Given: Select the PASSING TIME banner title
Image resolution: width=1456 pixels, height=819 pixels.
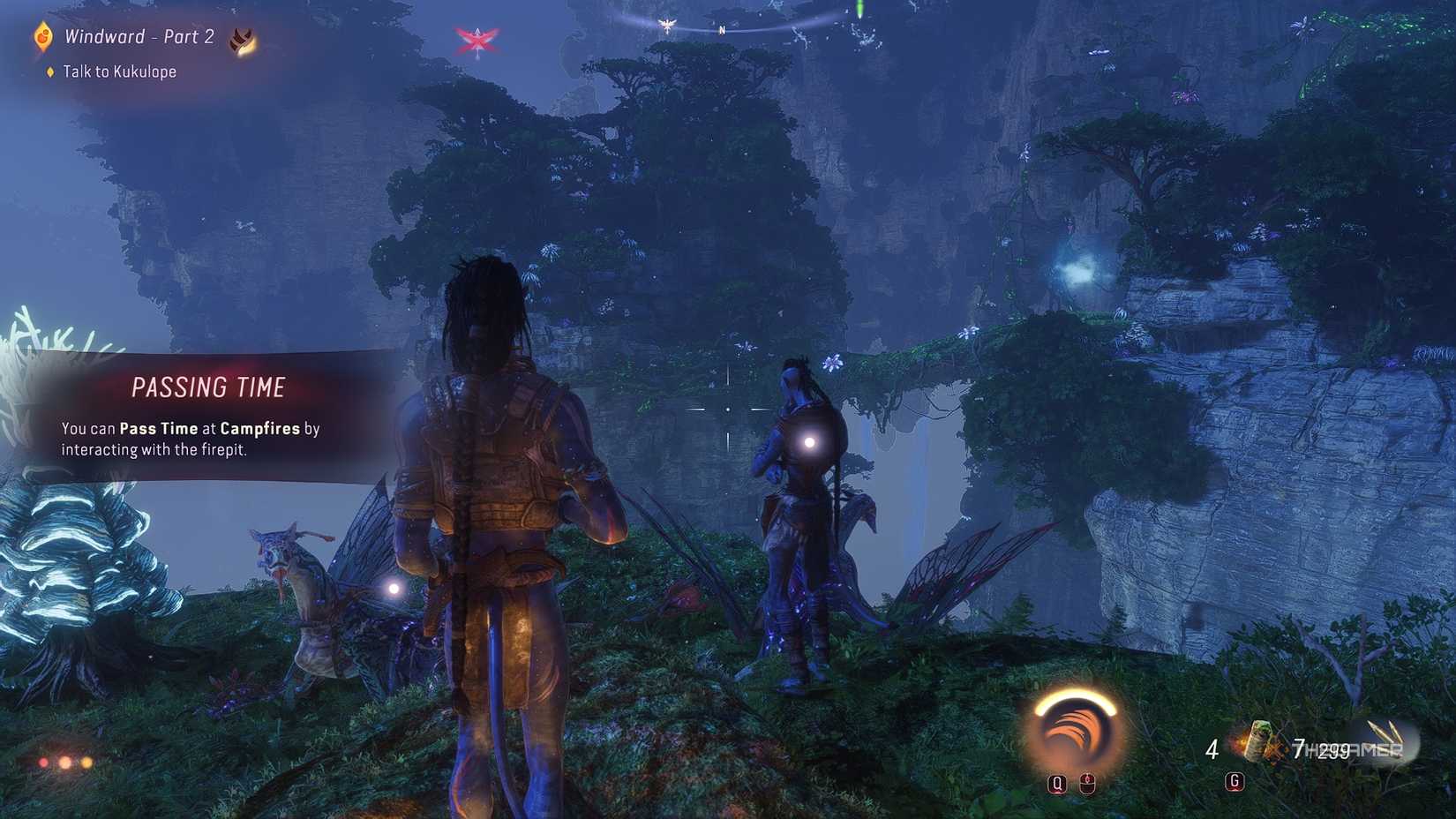Looking at the screenshot, I should [x=210, y=387].
